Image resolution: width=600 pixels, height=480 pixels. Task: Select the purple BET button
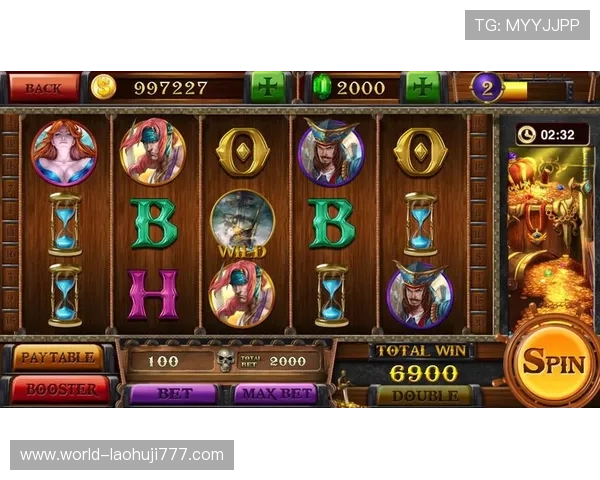click(173, 394)
